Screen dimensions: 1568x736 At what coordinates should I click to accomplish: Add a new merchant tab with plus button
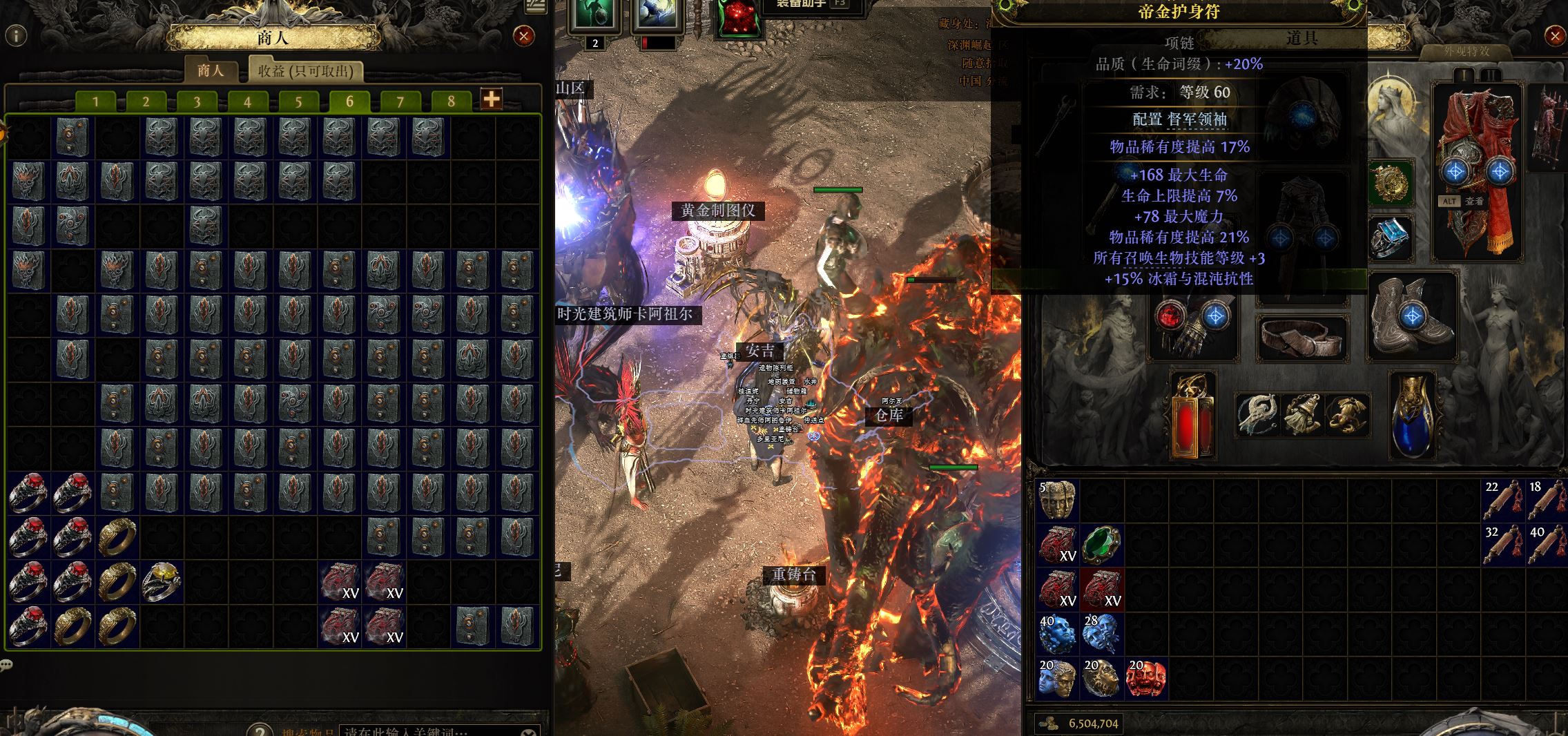point(491,100)
